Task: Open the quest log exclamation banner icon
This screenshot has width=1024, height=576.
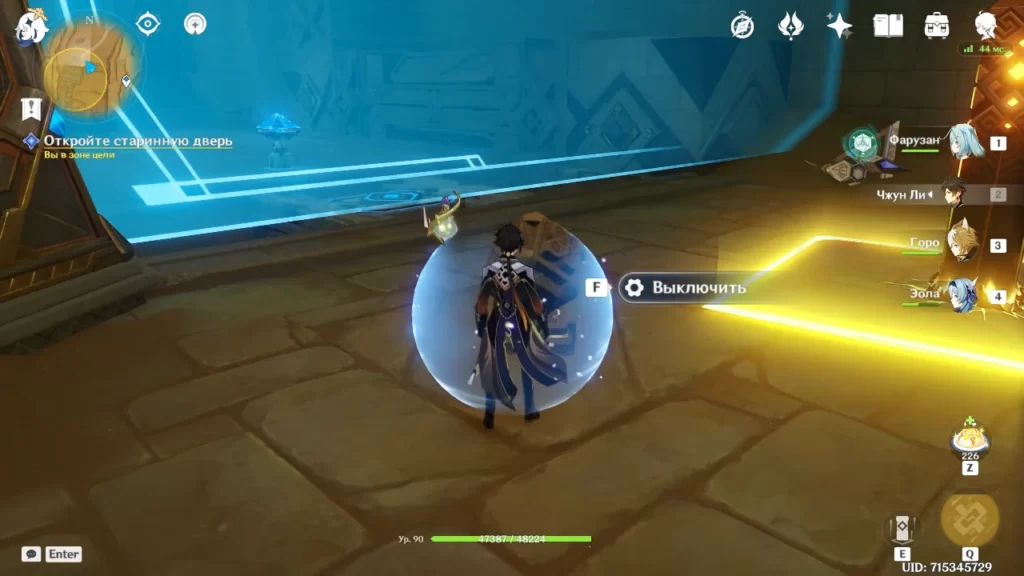Action: click(31, 108)
